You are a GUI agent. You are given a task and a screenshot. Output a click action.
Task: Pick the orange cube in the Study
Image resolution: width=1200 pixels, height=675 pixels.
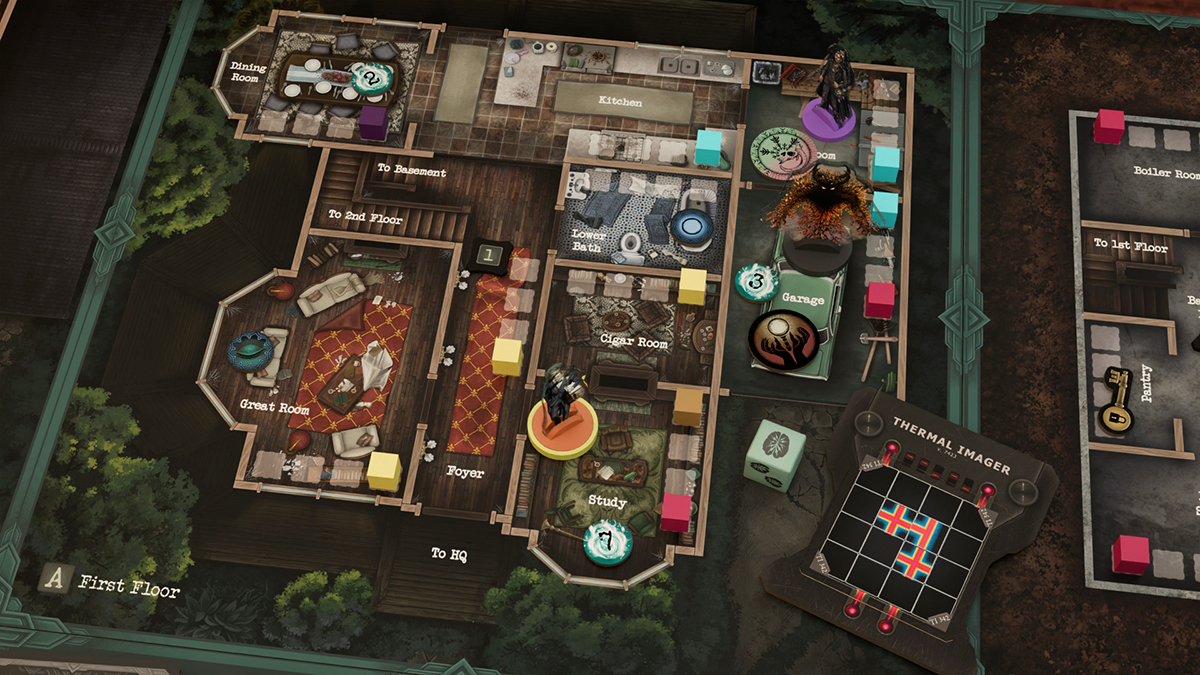[688, 406]
